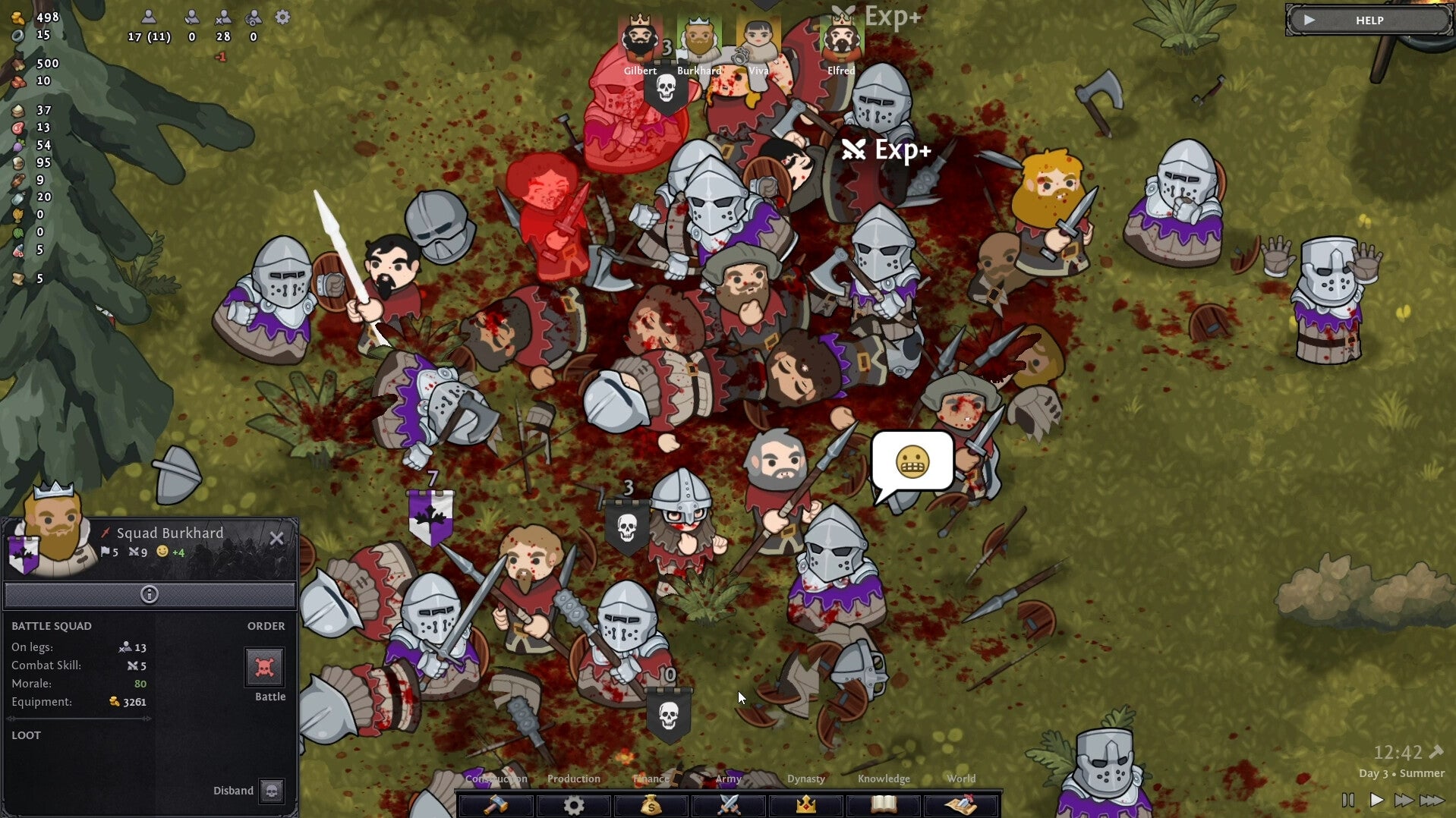Open the settings gear near population counters
The width and height of the screenshot is (1456, 818).
pyautogui.click(x=282, y=18)
